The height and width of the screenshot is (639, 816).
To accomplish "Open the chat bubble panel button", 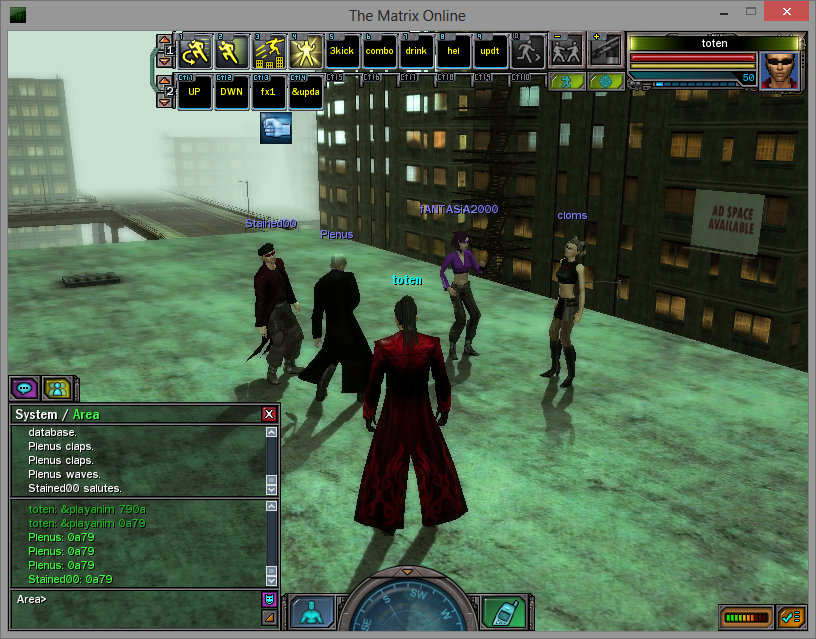I will (x=25, y=389).
